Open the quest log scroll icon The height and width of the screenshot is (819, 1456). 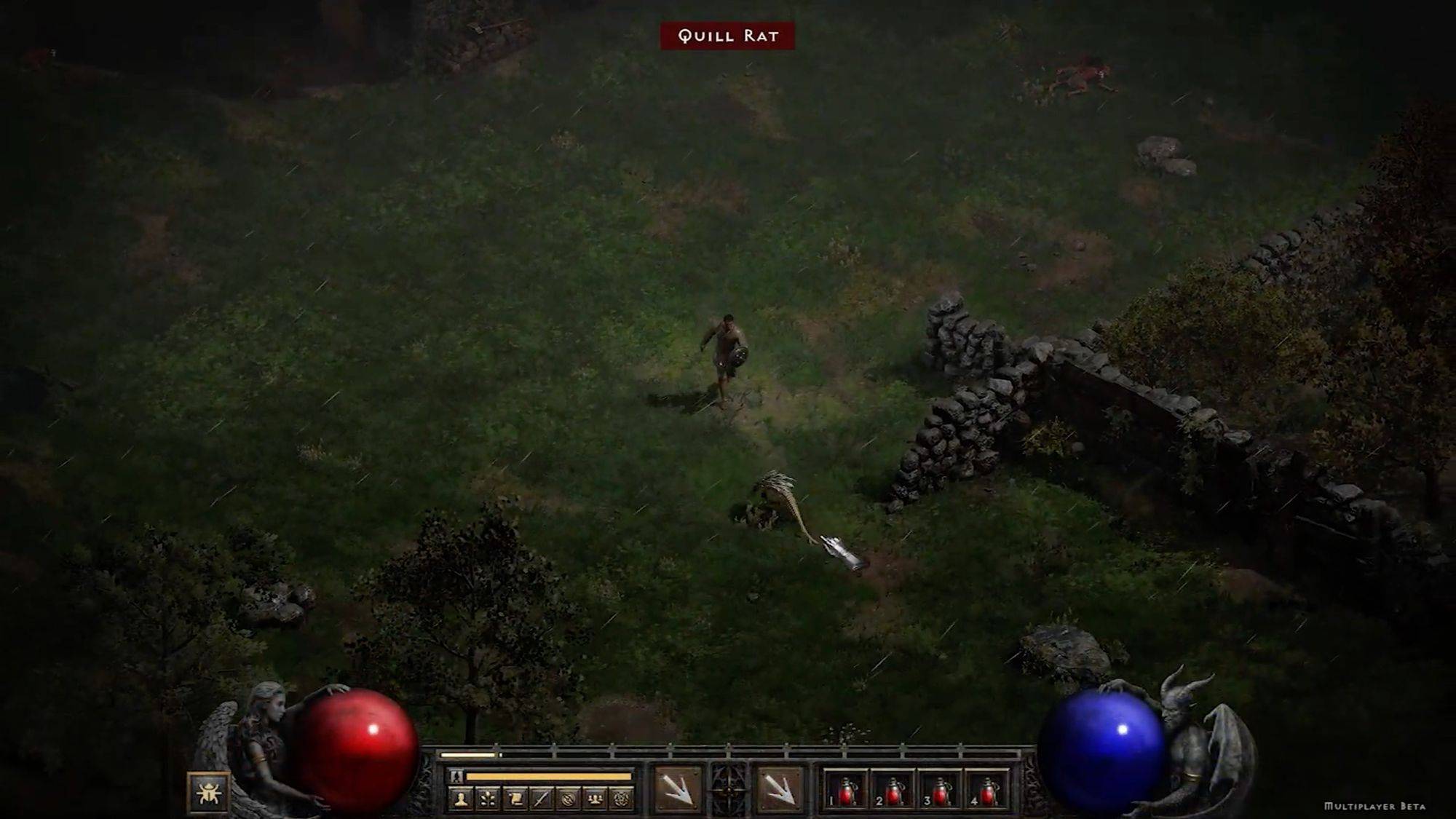coord(514,799)
